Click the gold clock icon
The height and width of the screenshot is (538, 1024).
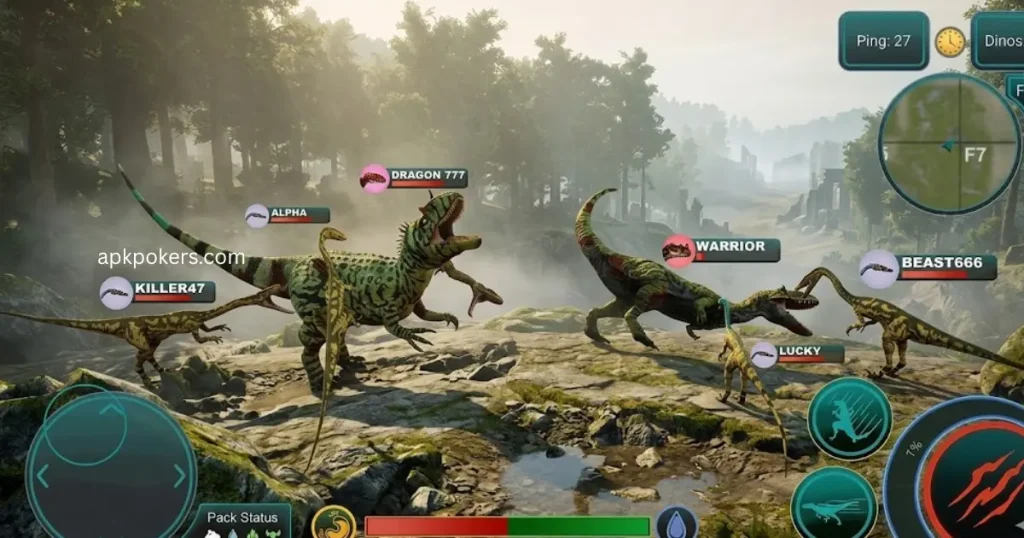[950, 42]
